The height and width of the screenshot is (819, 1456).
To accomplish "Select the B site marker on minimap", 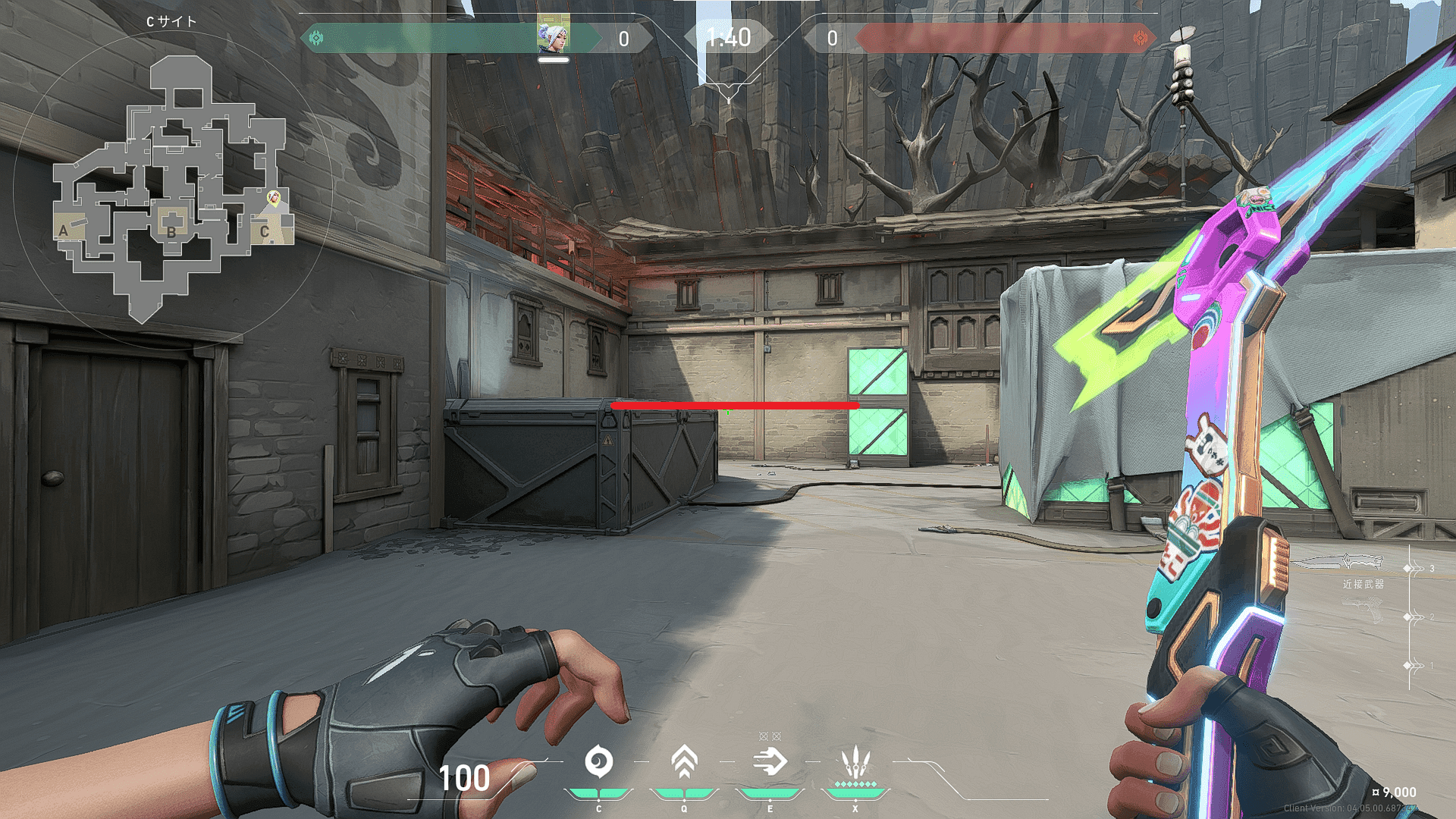I will pos(171,232).
